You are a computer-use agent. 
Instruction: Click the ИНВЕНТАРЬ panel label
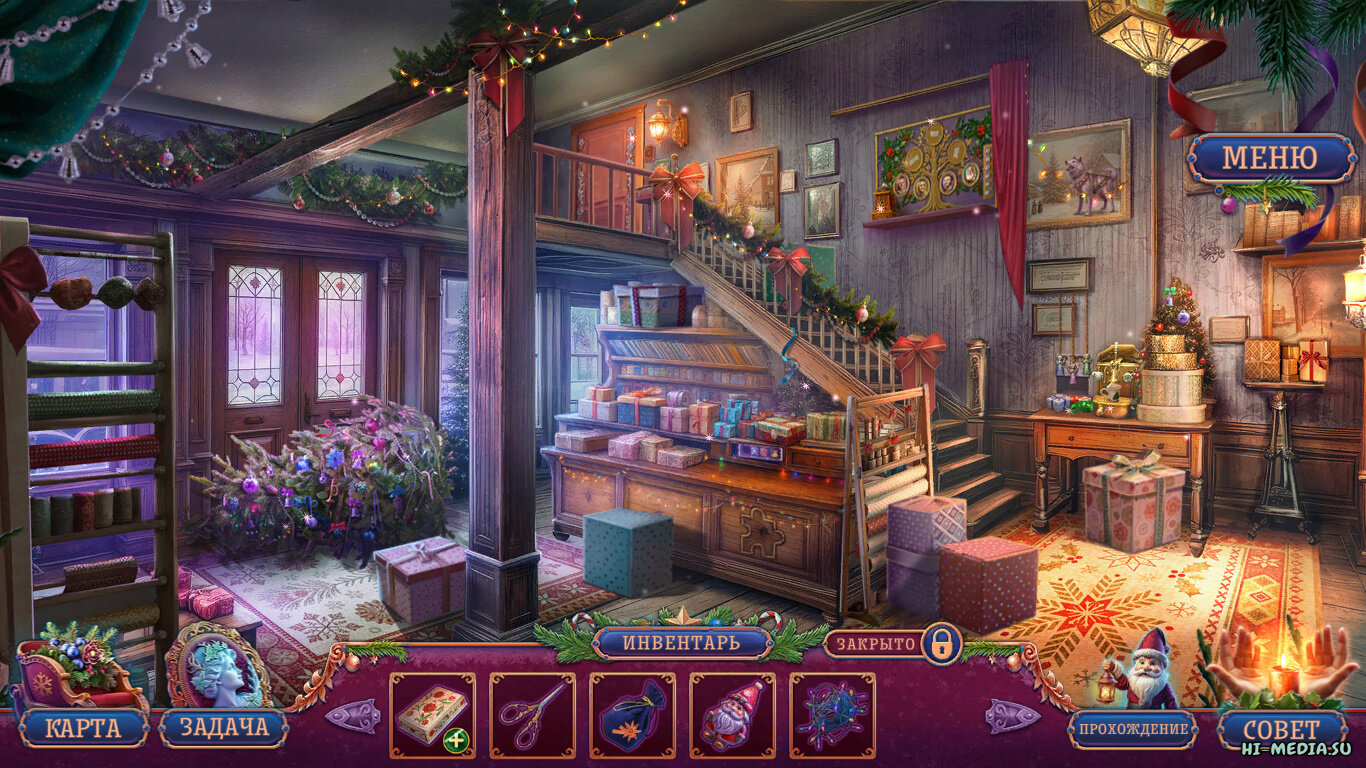(682, 642)
